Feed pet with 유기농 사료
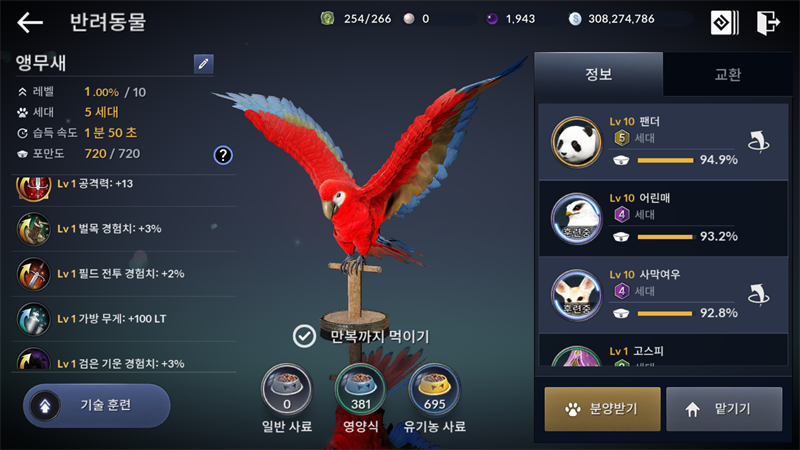This screenshot has width=800, height=450. pos(435,390)
